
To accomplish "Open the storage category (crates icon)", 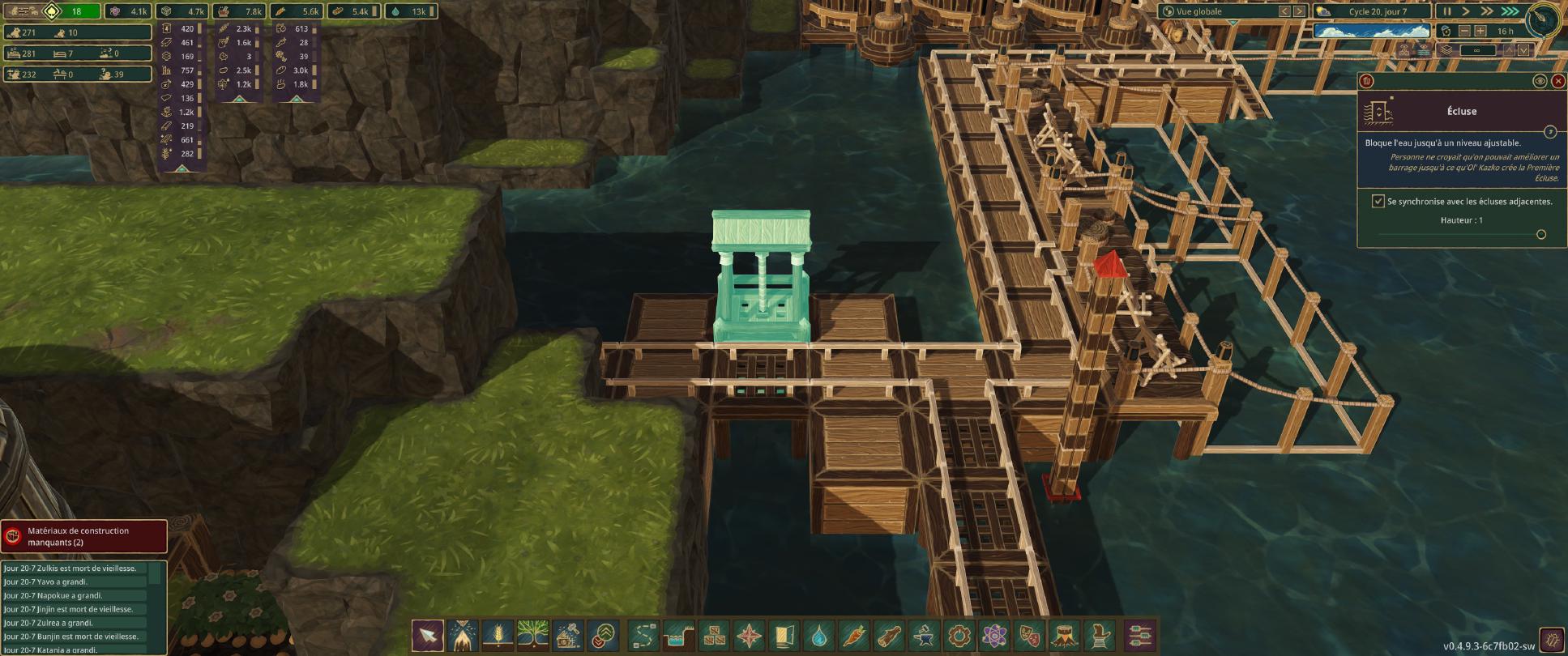I will tap(714, 636).
